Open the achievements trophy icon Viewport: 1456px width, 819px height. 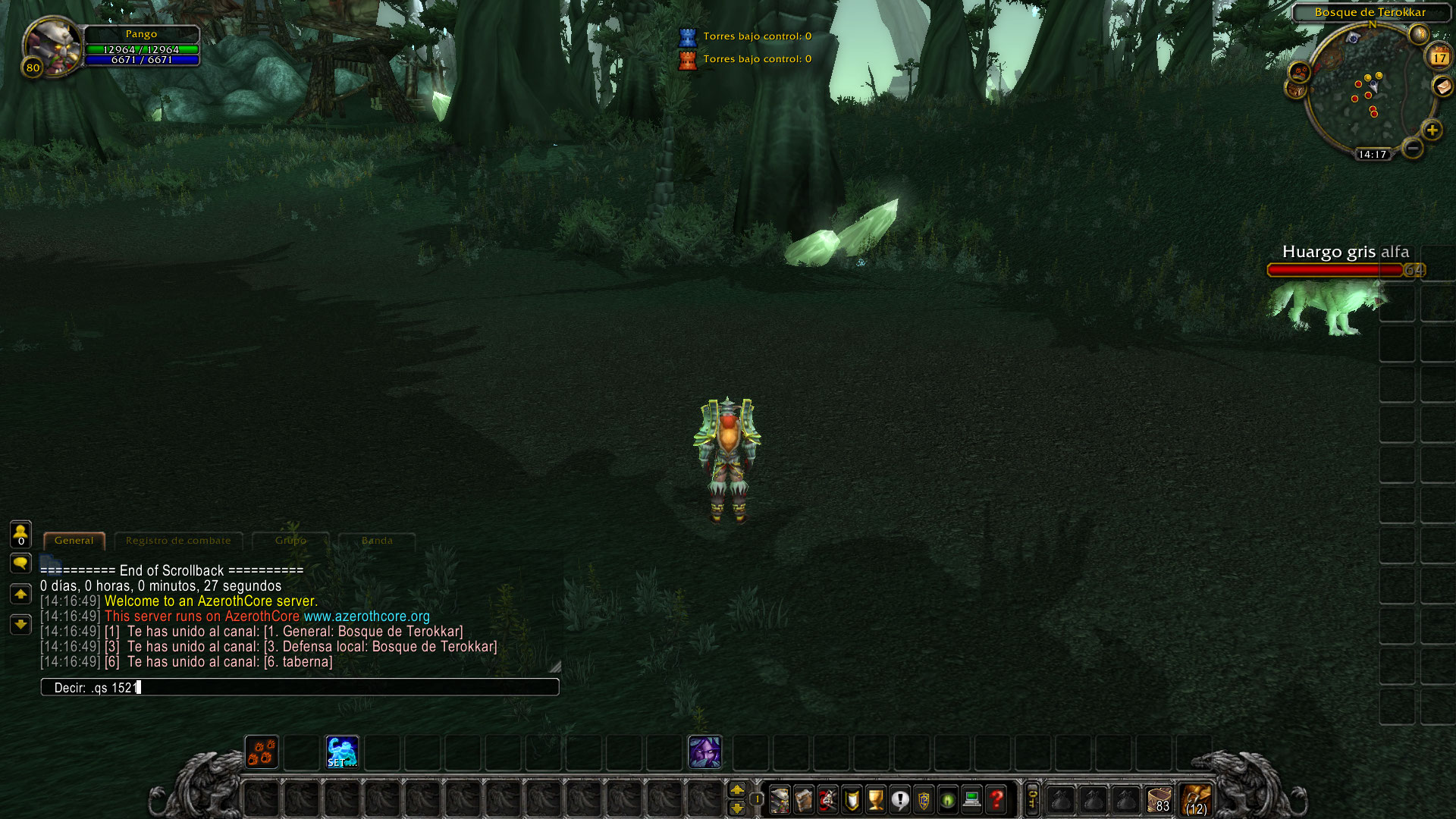pos(875,800)
